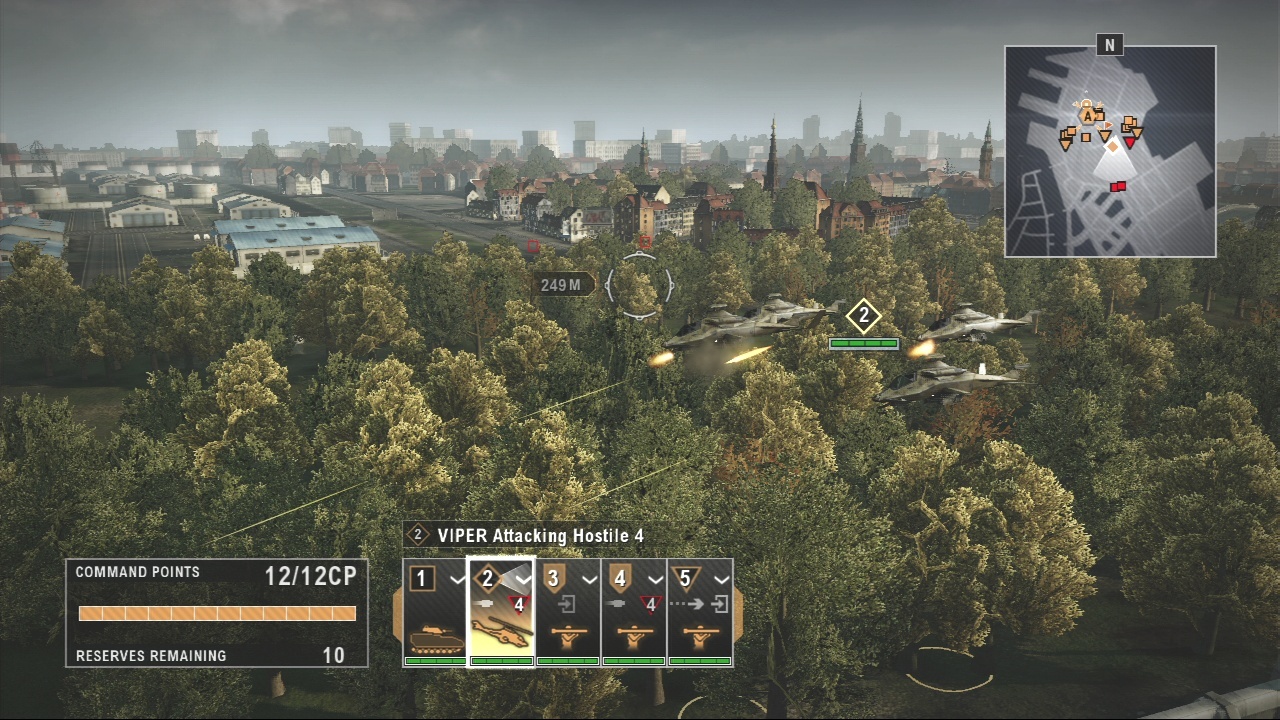Expand unit 1's dropdown chevron
Image resolution: width=1280 pixels, height=720 pixels.
[x=456, y=579]
